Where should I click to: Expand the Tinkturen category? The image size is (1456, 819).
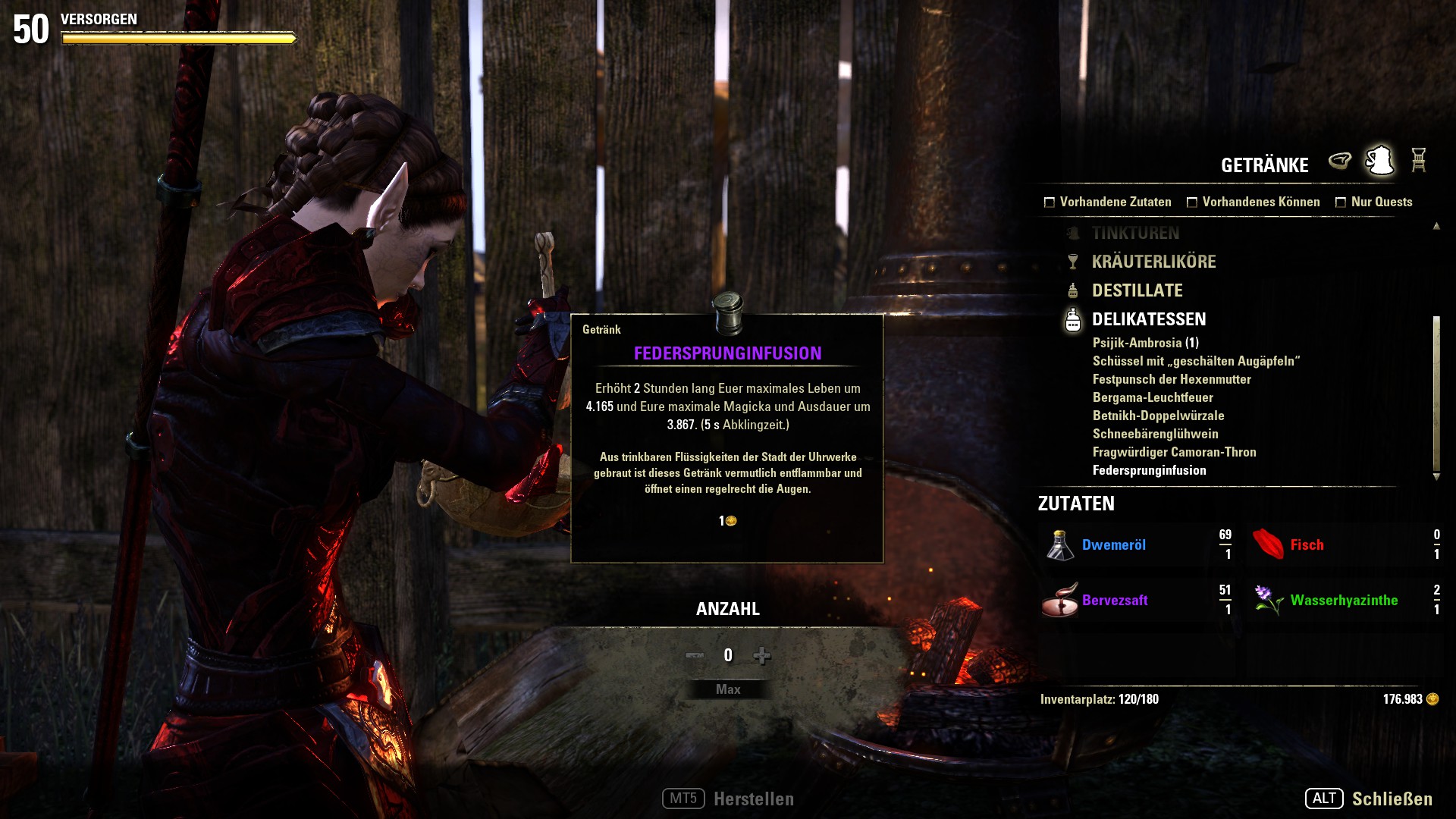[1135, 233]
